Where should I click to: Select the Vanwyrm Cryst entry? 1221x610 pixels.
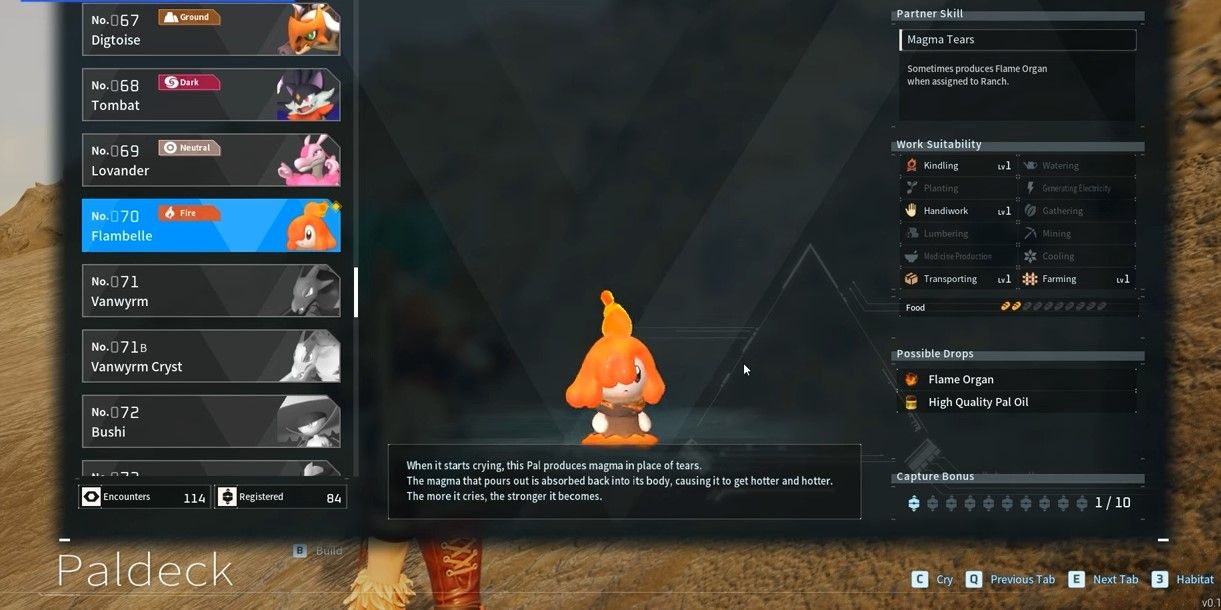coord(210,356)
